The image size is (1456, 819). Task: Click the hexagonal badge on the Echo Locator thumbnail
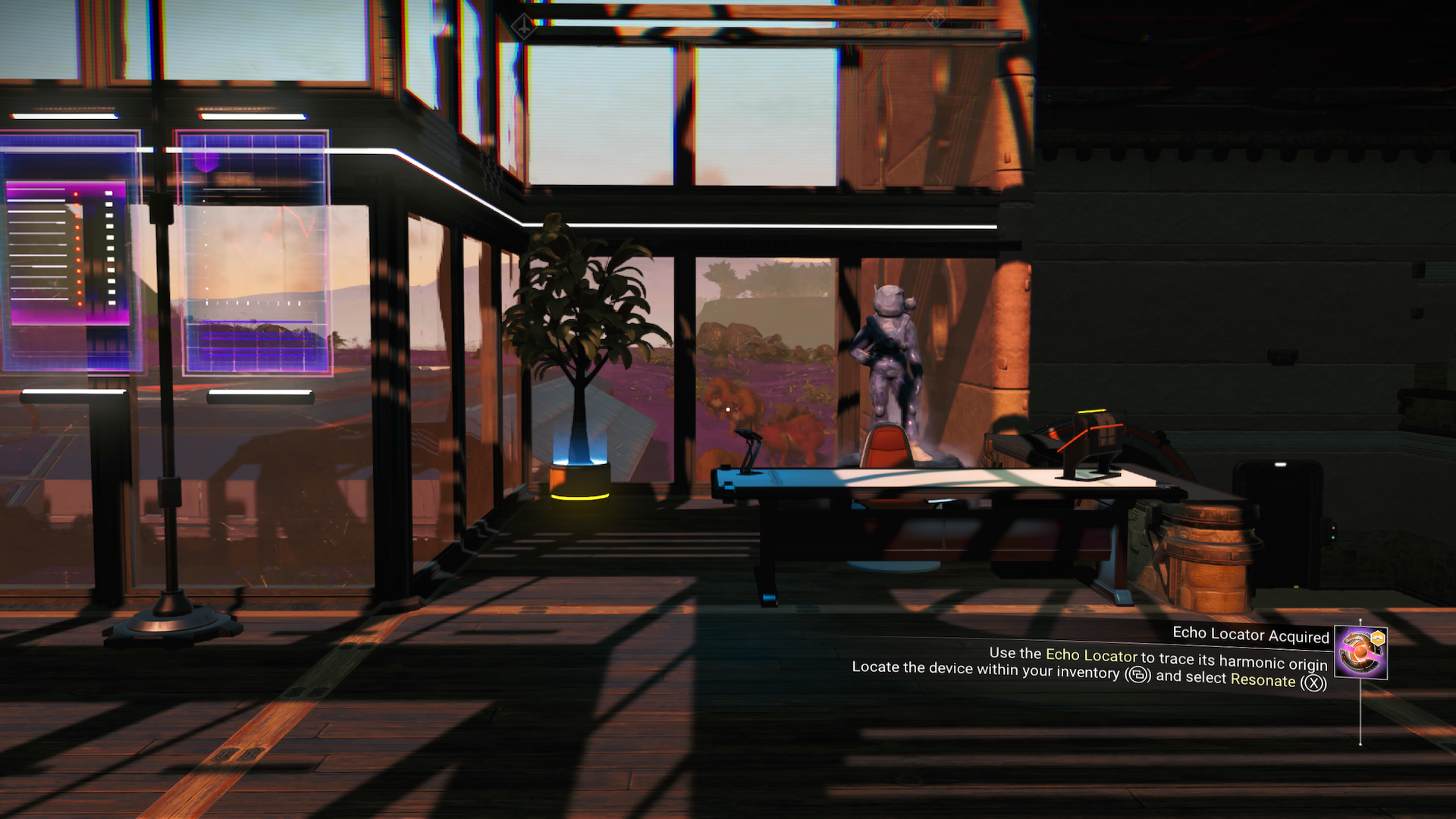pyautogui.click(x=1378, y=638)
